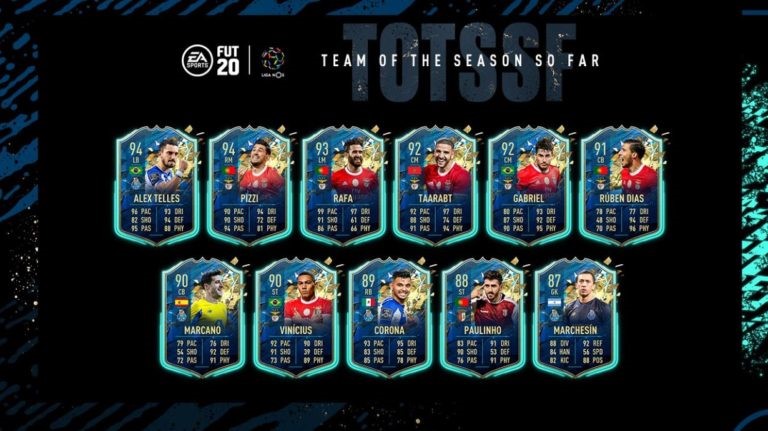Select the Corona 89 RB card
The height and width of the screenshot is (431, 768).
point(389,317)
